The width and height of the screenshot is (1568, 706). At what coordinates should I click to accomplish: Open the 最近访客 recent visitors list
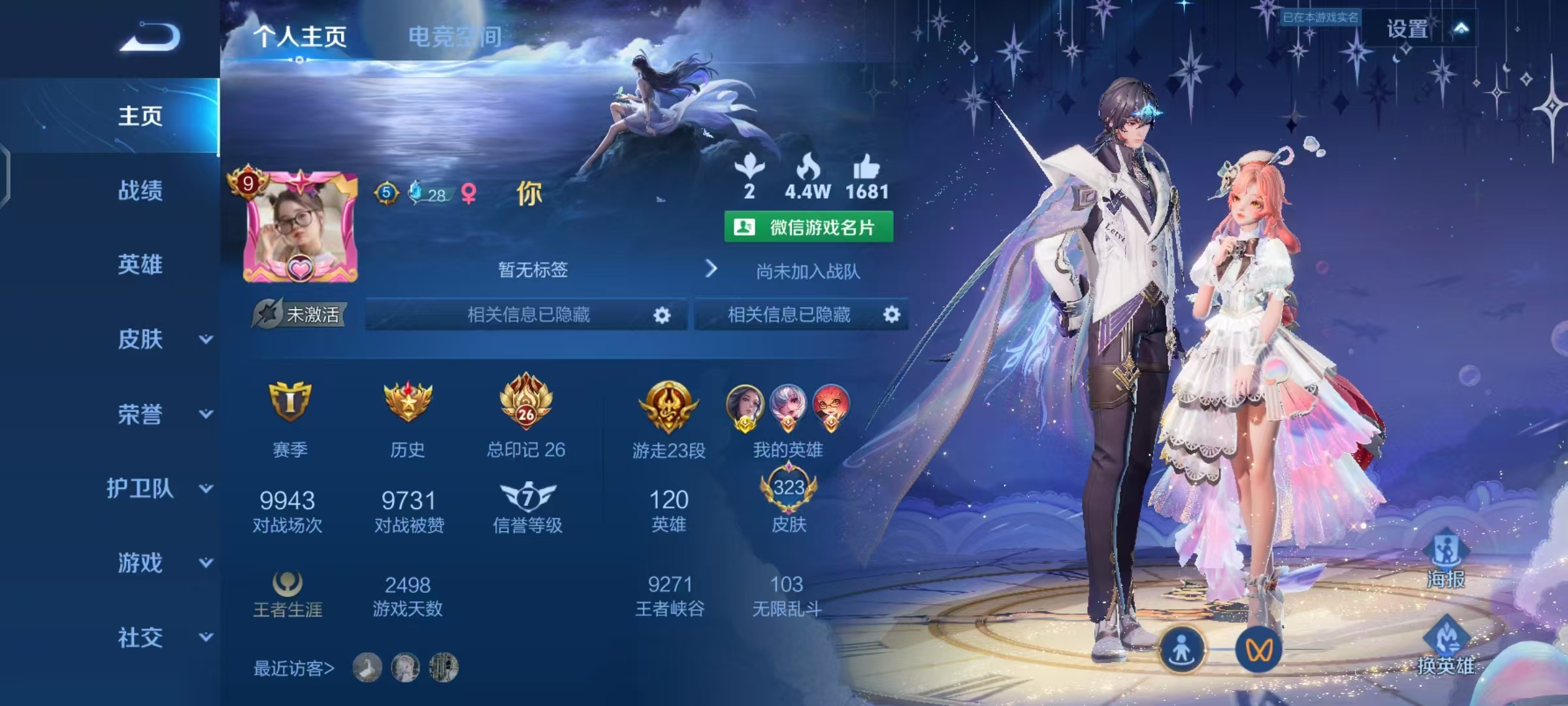coord(294,668)
